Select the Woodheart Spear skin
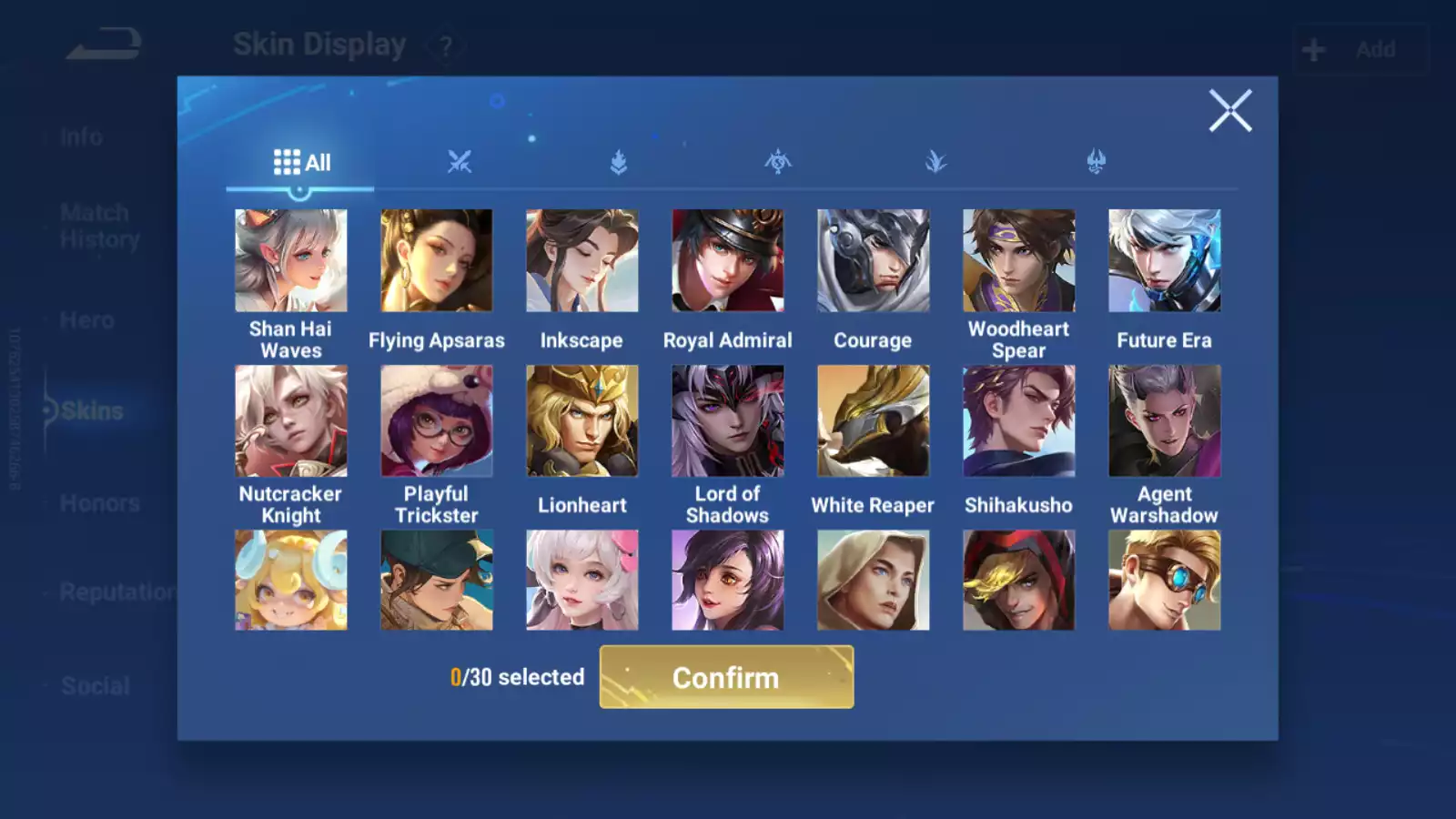 [x=1018, y=261]
